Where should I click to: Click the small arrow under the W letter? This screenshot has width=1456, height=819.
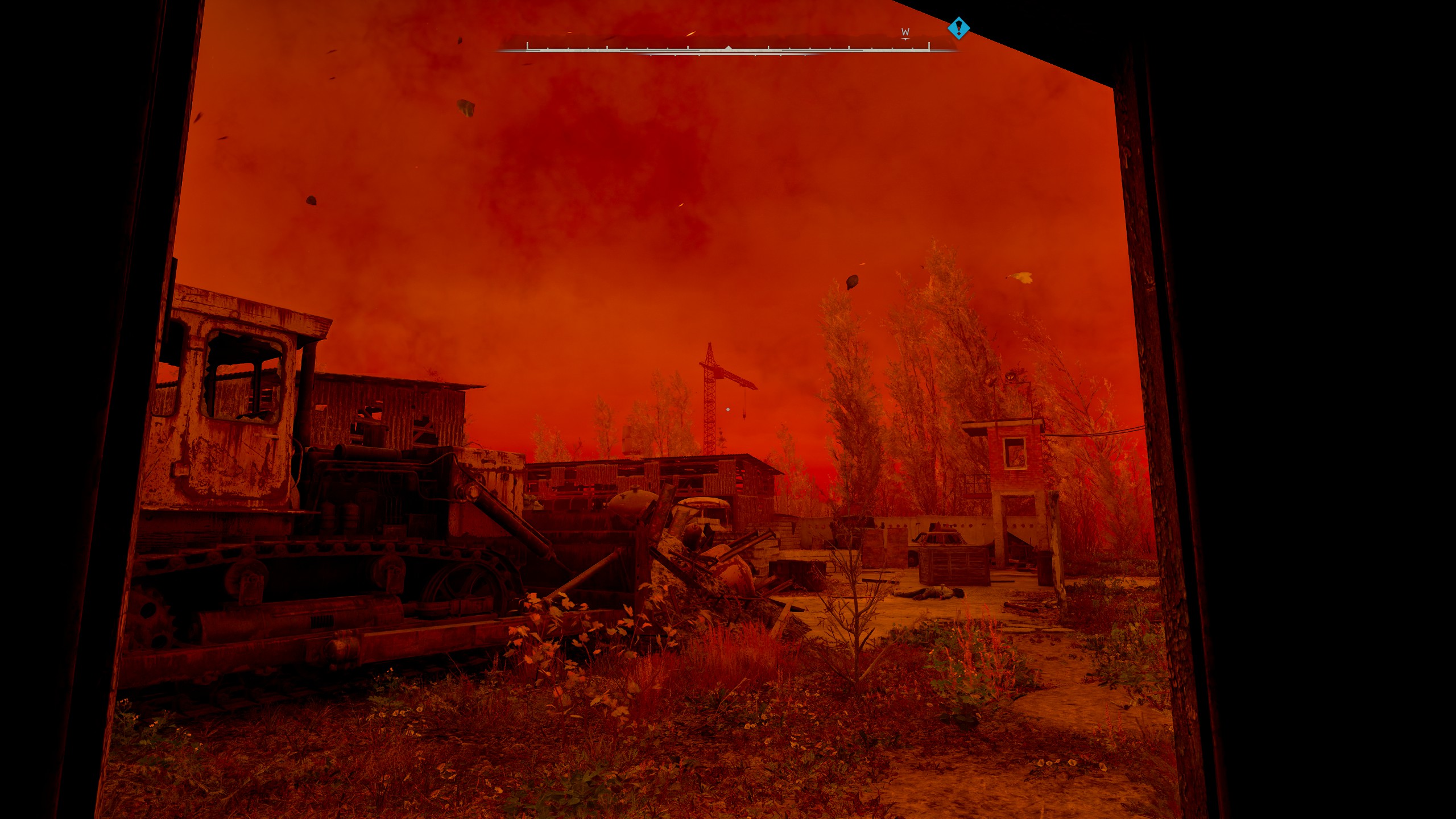(904, 39)
